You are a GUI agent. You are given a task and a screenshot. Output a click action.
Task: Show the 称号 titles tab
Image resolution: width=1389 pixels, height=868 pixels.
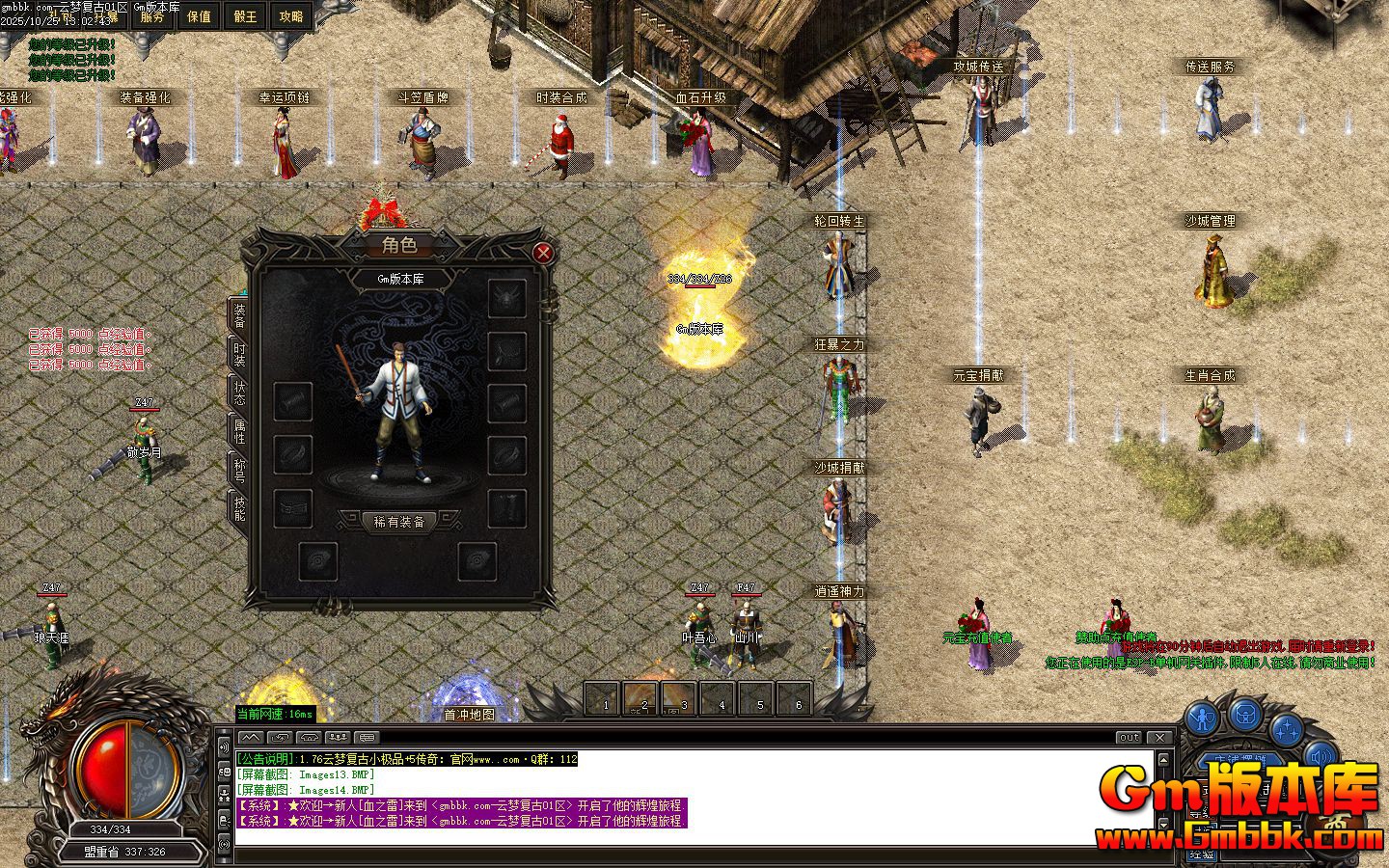pos(238,470)
